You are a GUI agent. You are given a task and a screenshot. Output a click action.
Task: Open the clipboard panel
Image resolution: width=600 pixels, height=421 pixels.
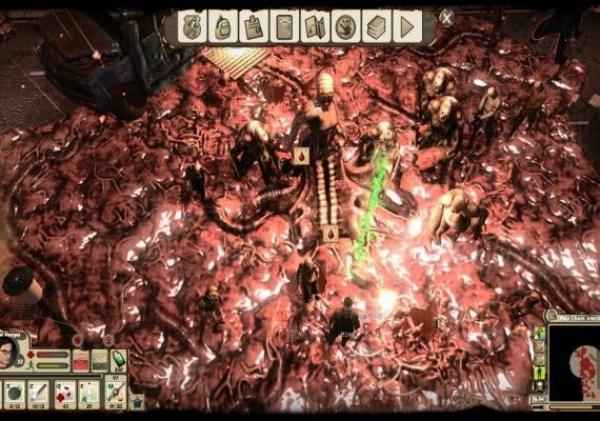coord(254,26)
